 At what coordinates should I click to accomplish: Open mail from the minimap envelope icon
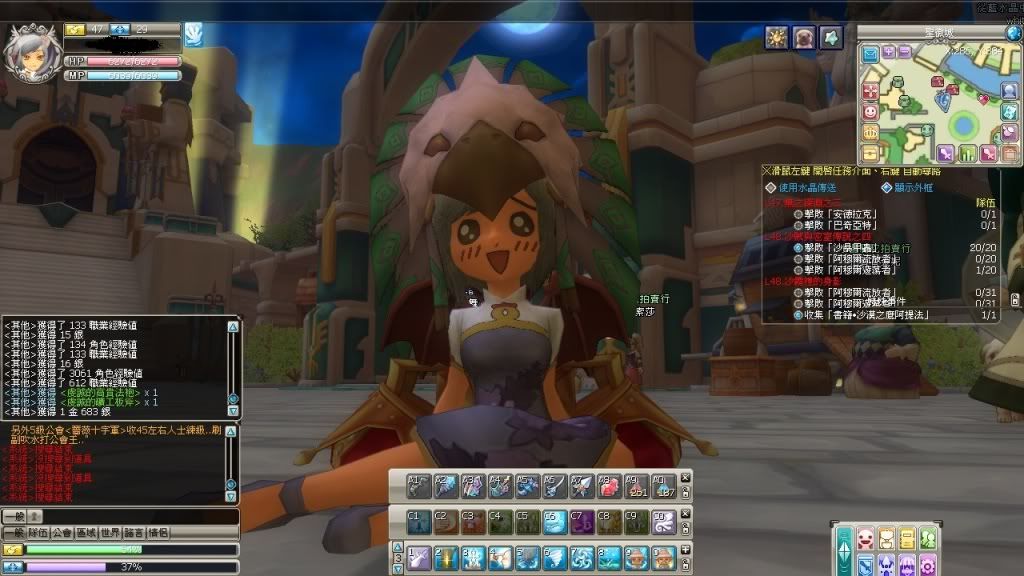coord(870,53)
